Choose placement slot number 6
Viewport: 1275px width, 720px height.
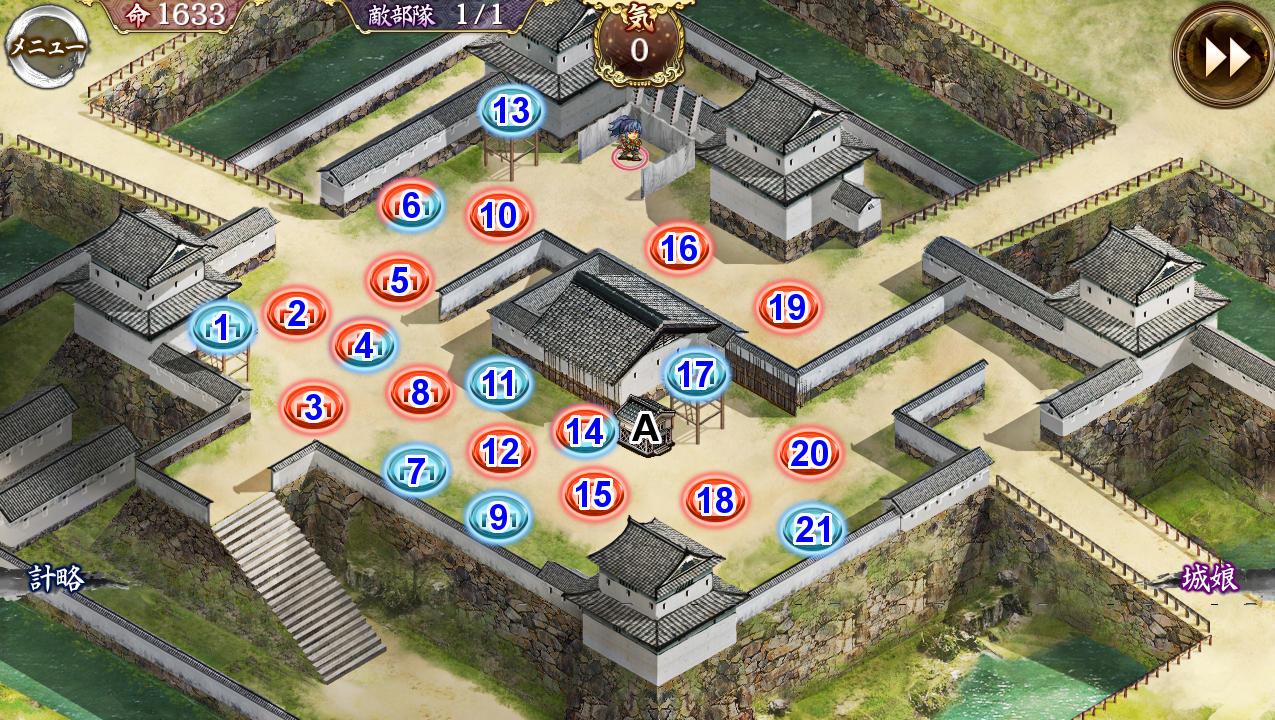coord(411,206)
